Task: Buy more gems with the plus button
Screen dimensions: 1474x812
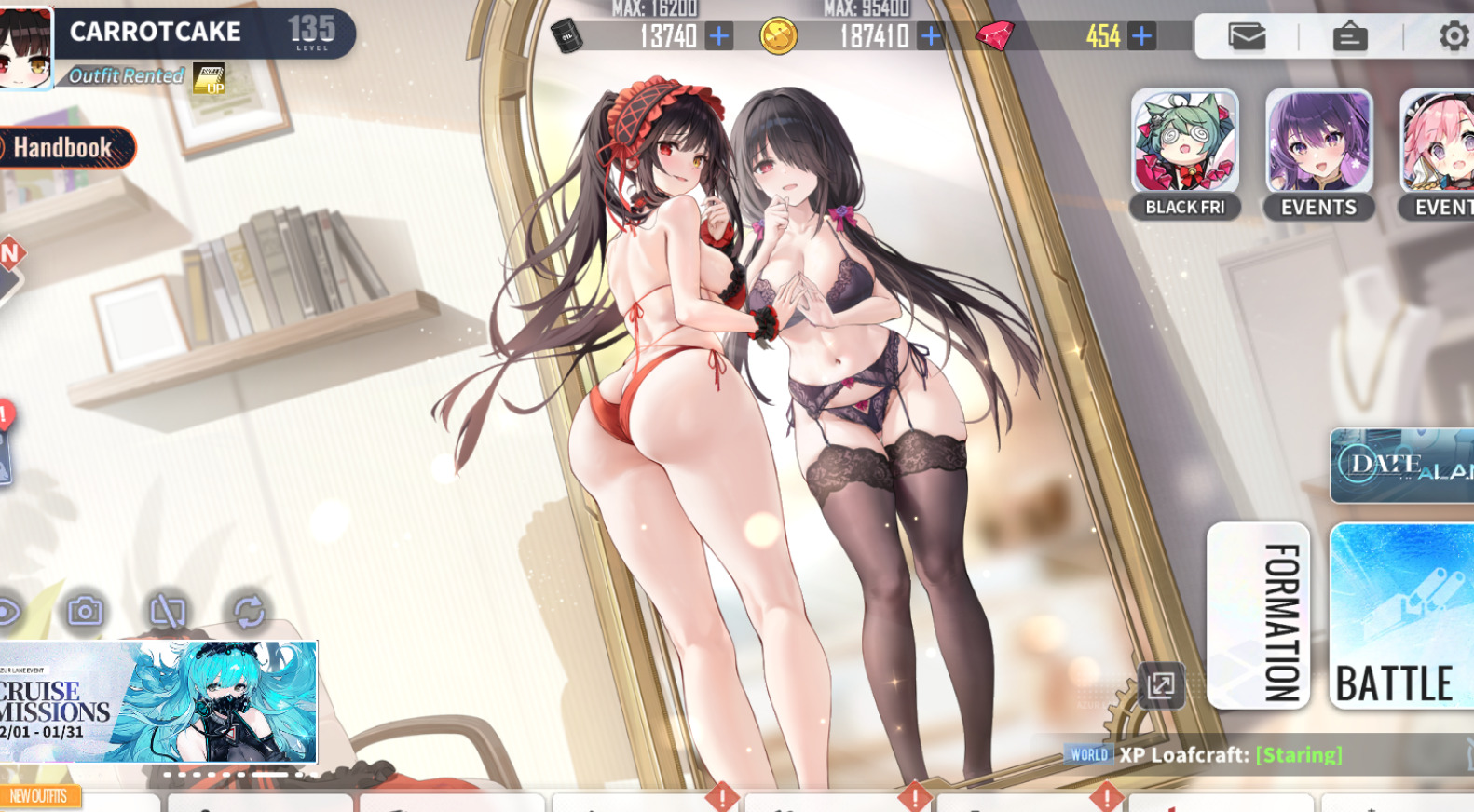Action: [1141, 36]
